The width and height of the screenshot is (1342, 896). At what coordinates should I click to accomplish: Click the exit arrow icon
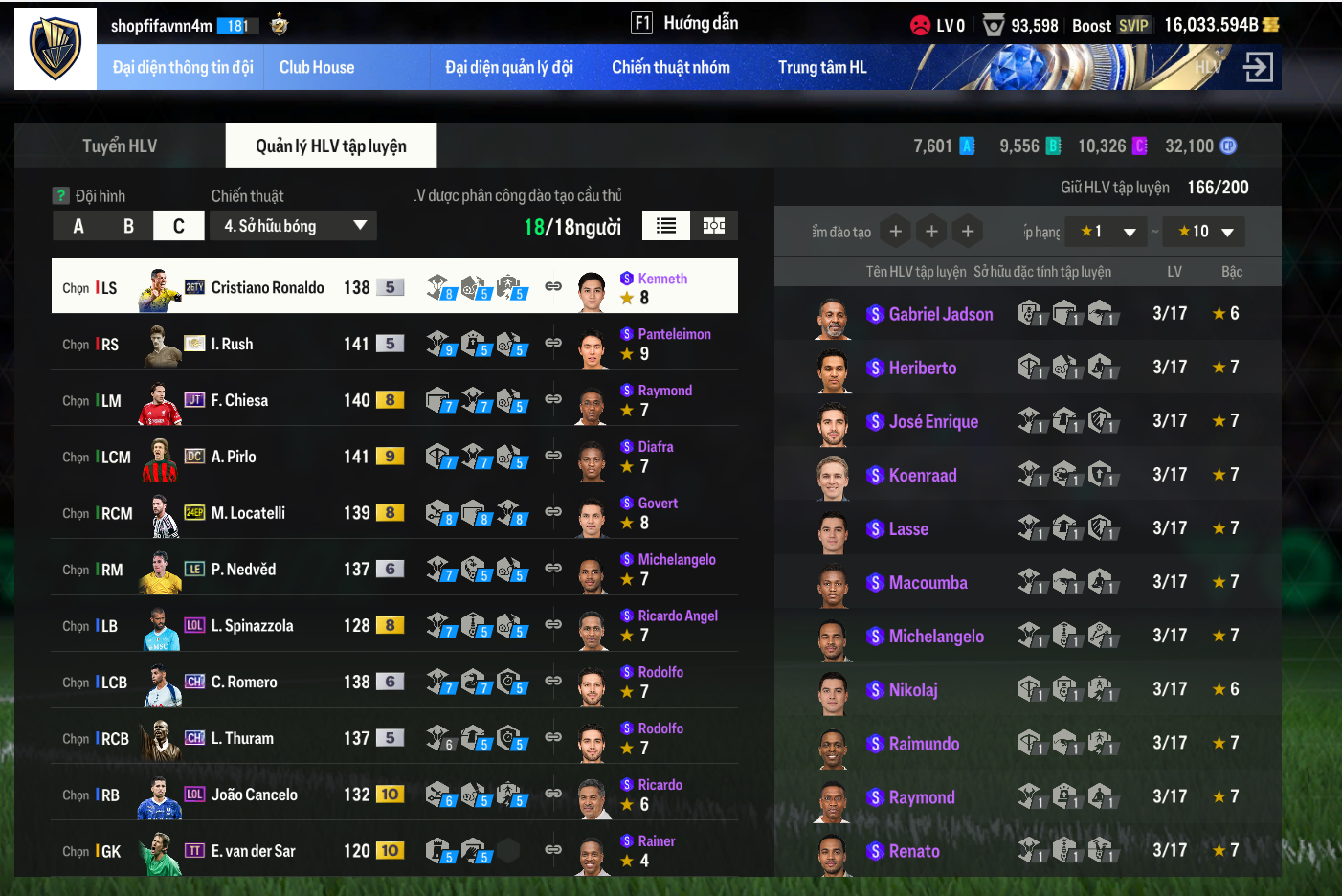pyautogui.click(x=1257, y=67)
